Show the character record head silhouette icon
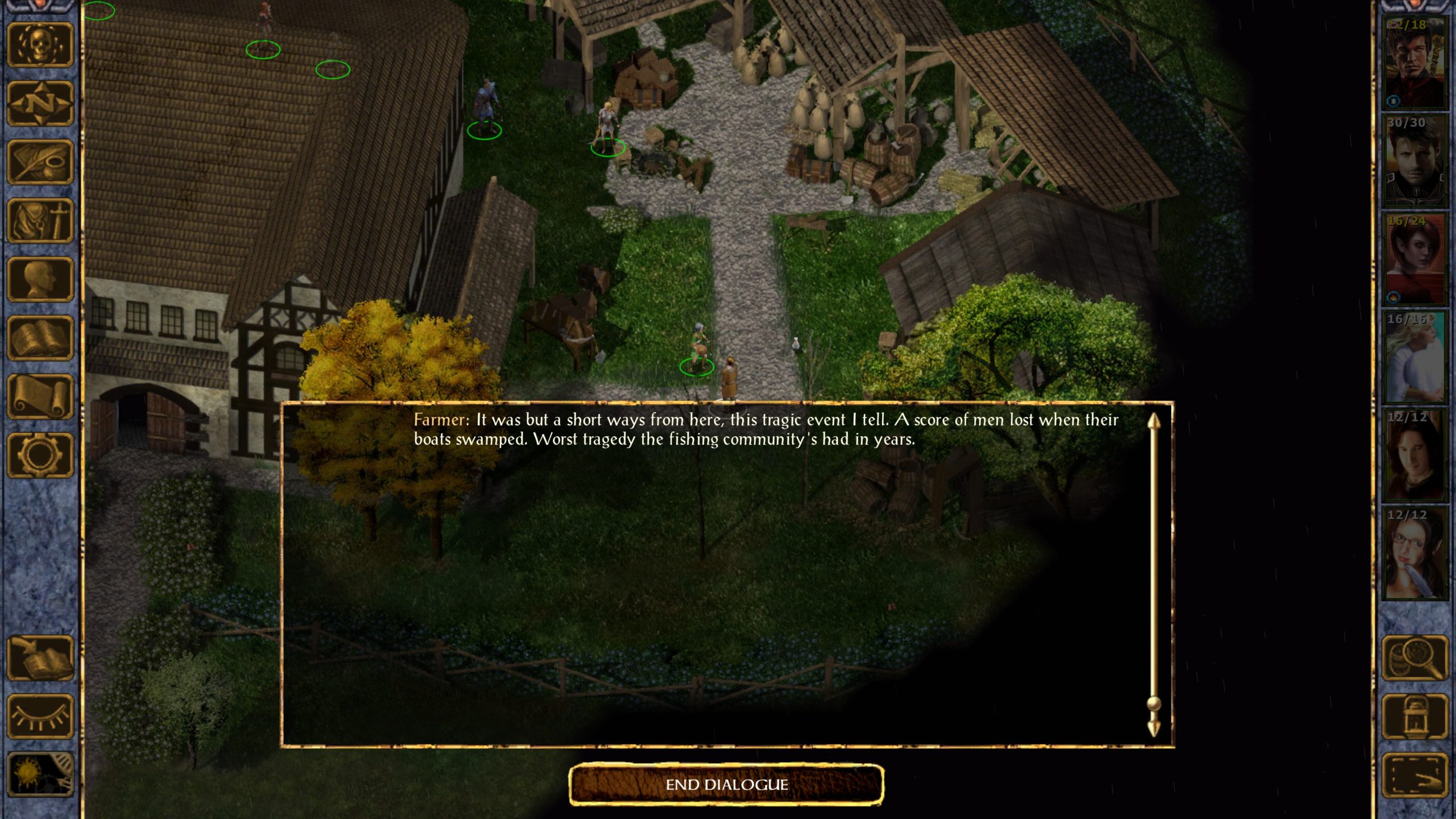 tap(40, 279)
